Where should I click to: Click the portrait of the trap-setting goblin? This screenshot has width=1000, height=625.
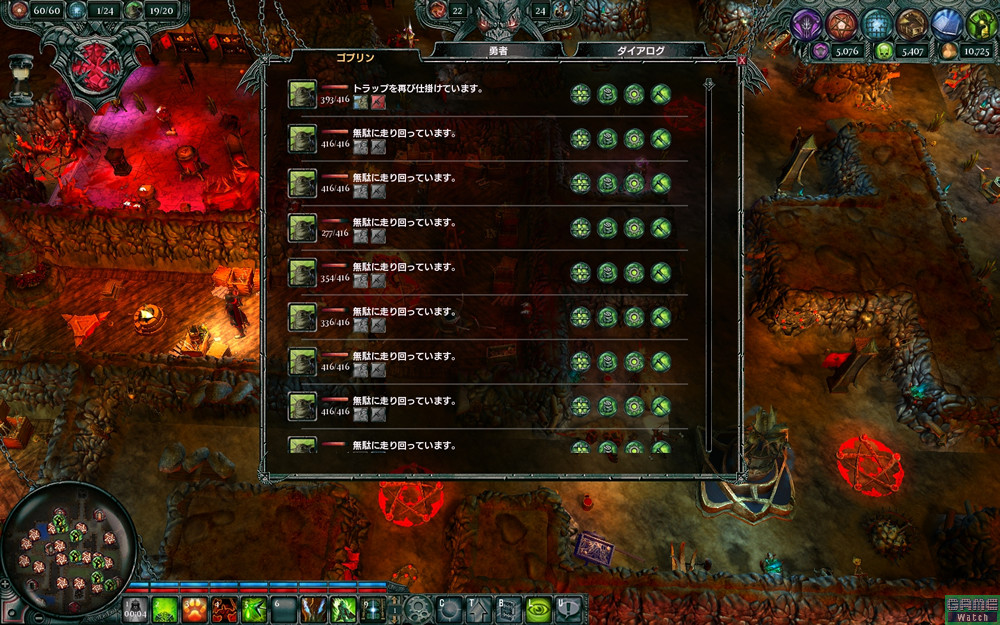[x=302, y=94]
